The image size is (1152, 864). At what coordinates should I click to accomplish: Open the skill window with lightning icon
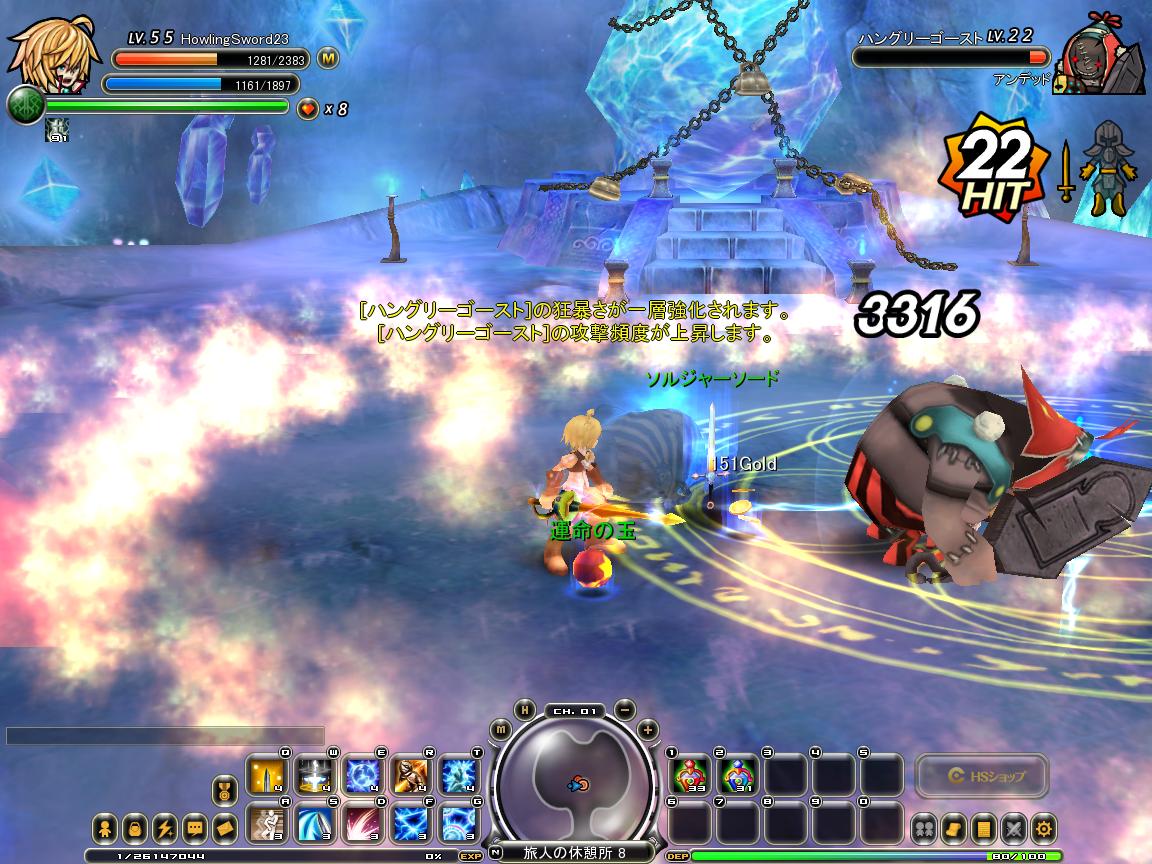[x=165, y=829]
